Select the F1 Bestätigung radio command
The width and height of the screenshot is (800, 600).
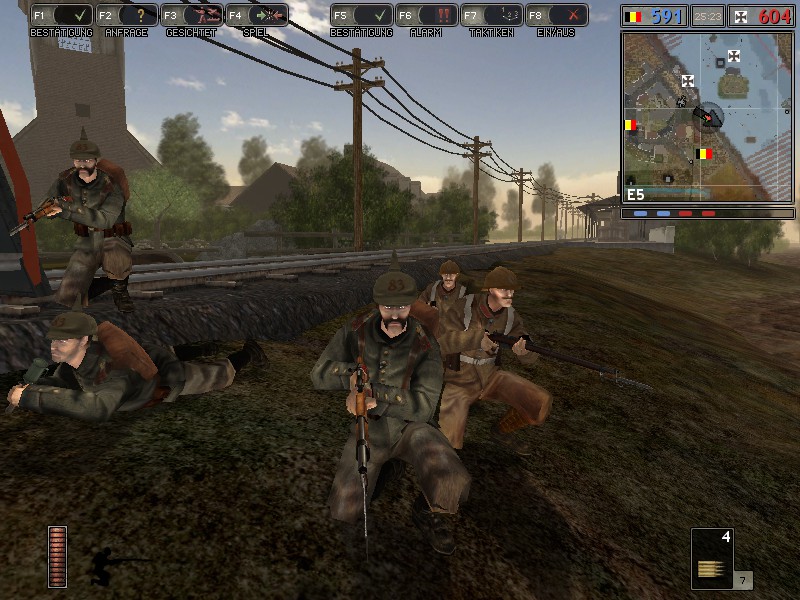pos(61,16)
